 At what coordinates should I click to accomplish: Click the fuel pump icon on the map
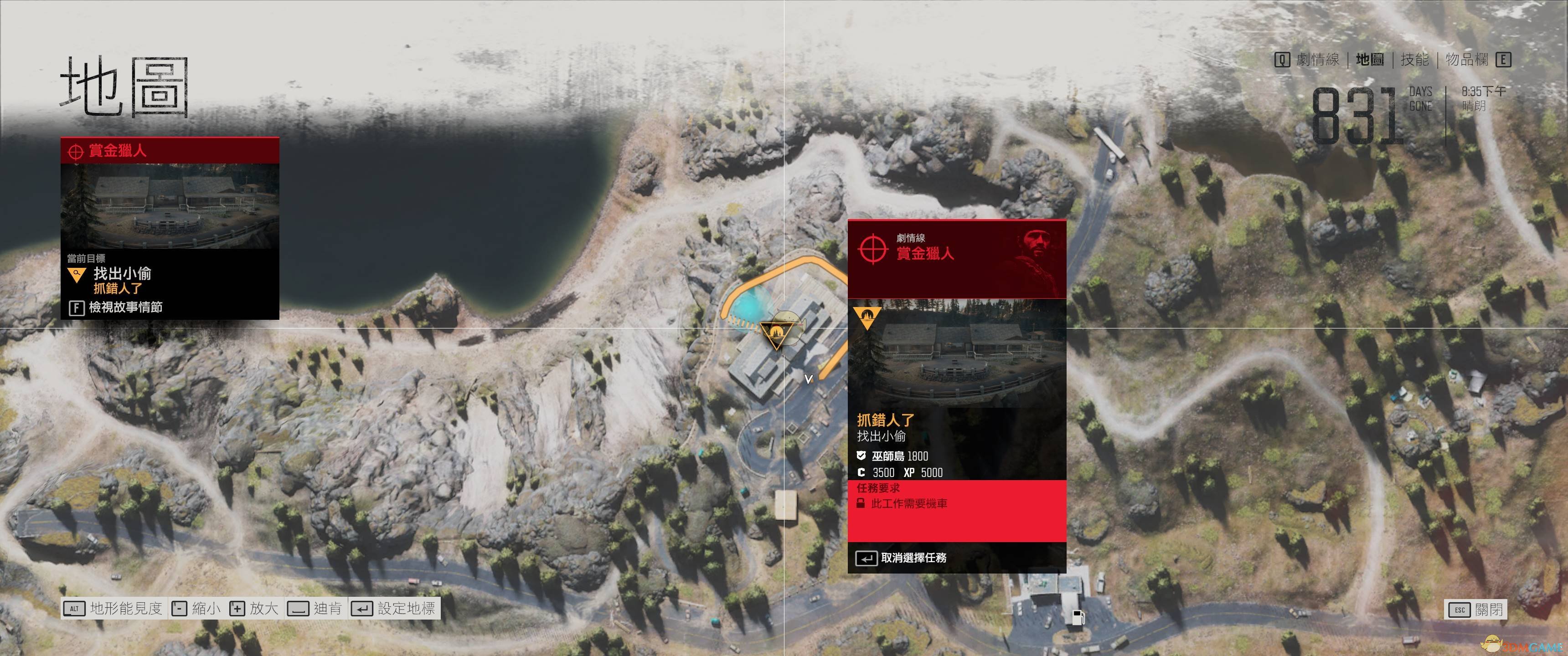[1078, 617]
